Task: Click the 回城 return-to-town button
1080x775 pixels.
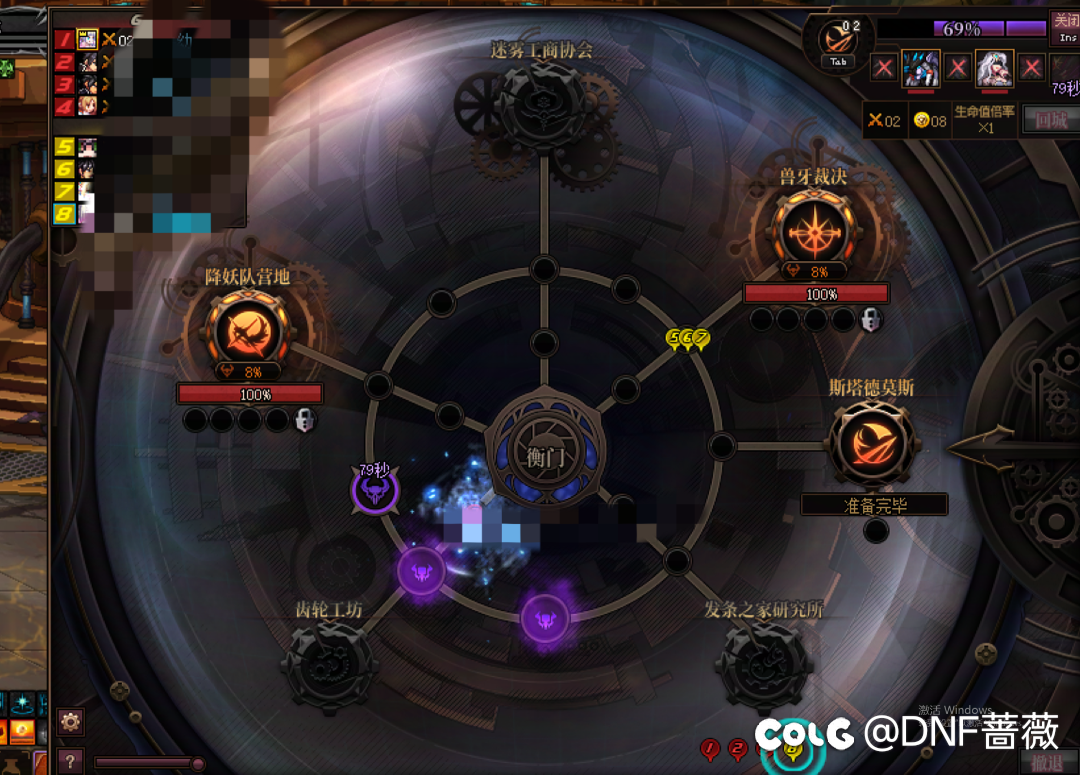Action: [x=1052, y=120]
